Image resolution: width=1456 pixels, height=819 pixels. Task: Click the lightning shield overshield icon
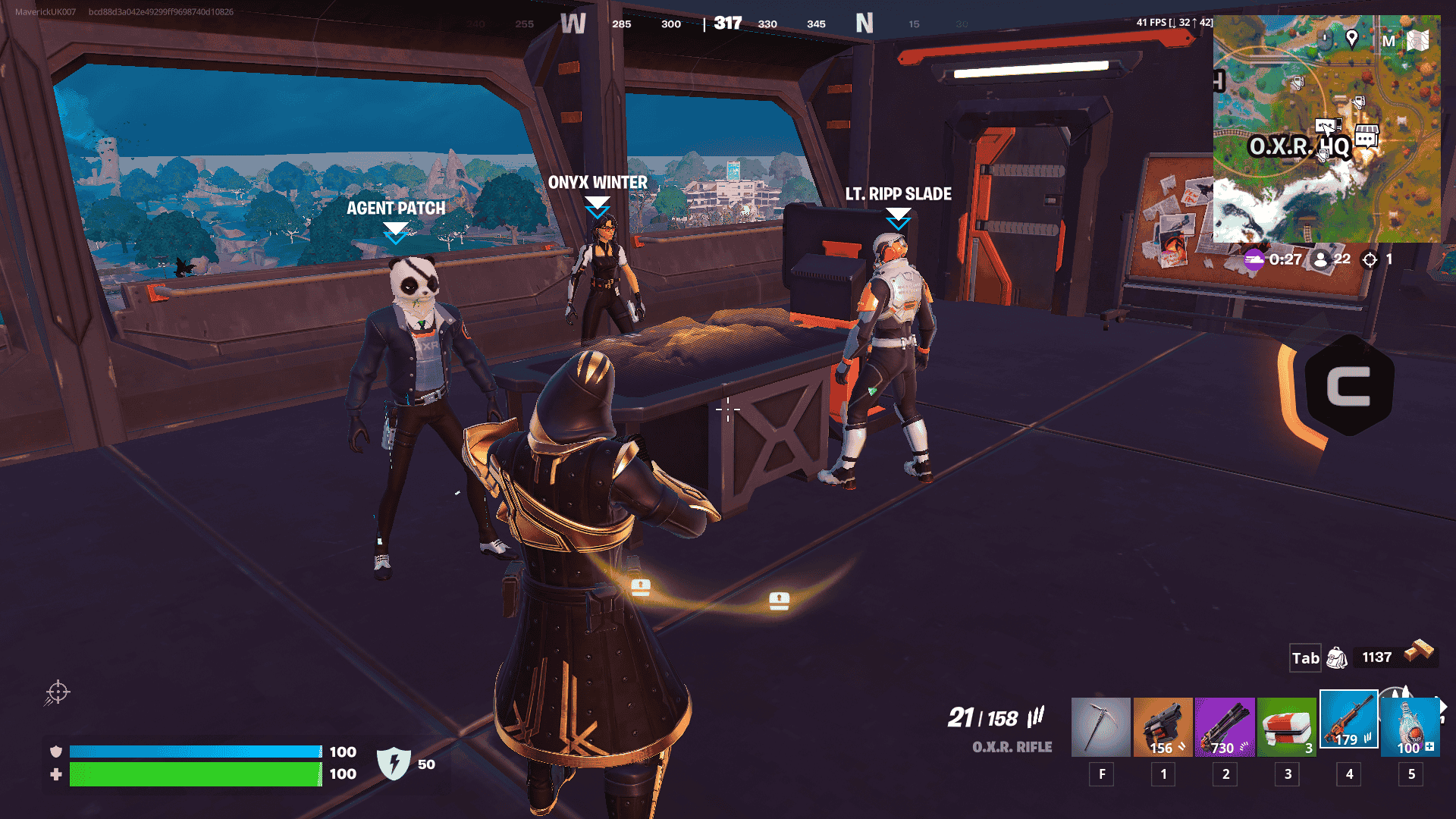394,763
